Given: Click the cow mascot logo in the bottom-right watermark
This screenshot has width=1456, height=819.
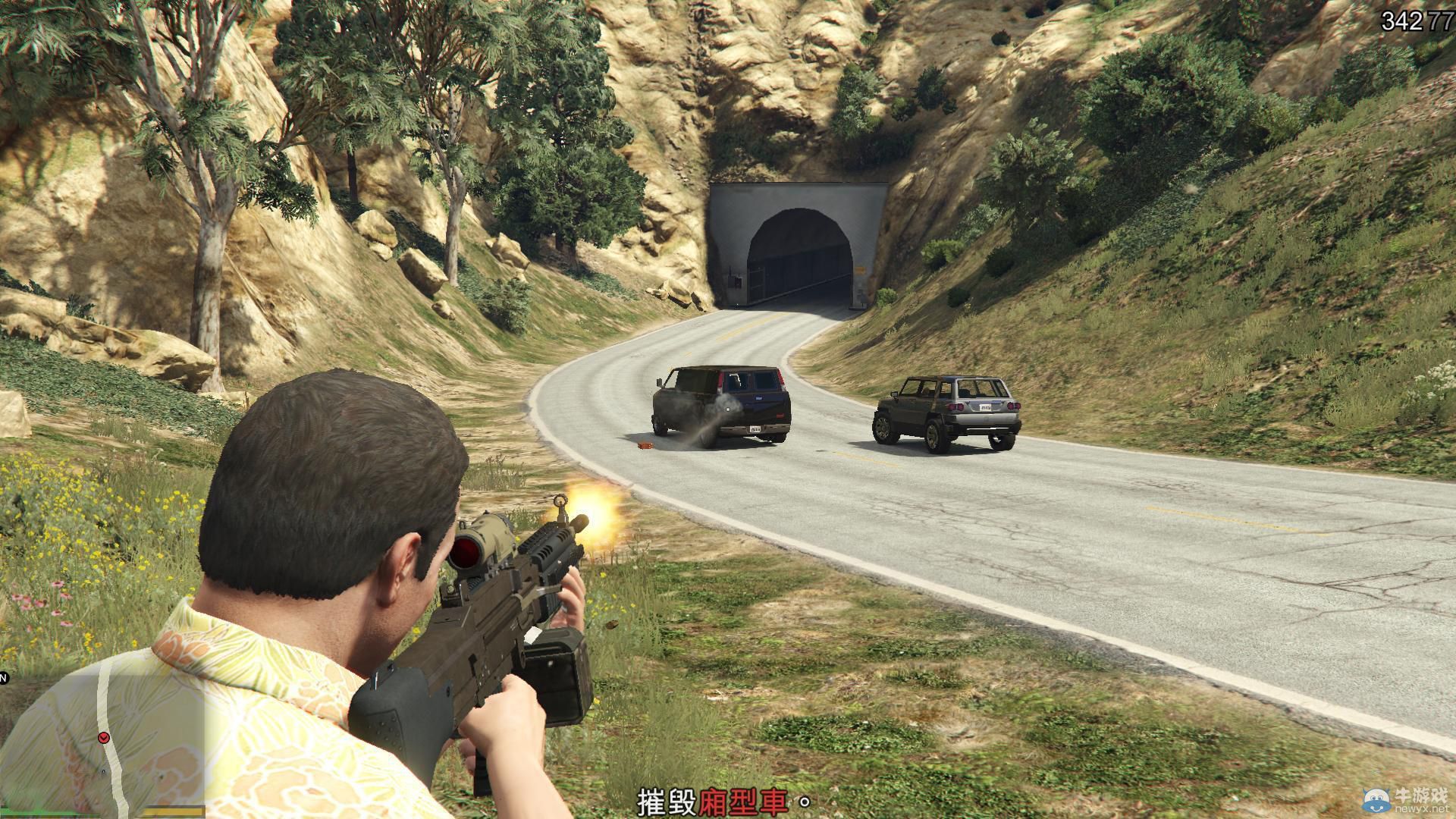Looking at the screenshot, I should [x=1376, y=799].
